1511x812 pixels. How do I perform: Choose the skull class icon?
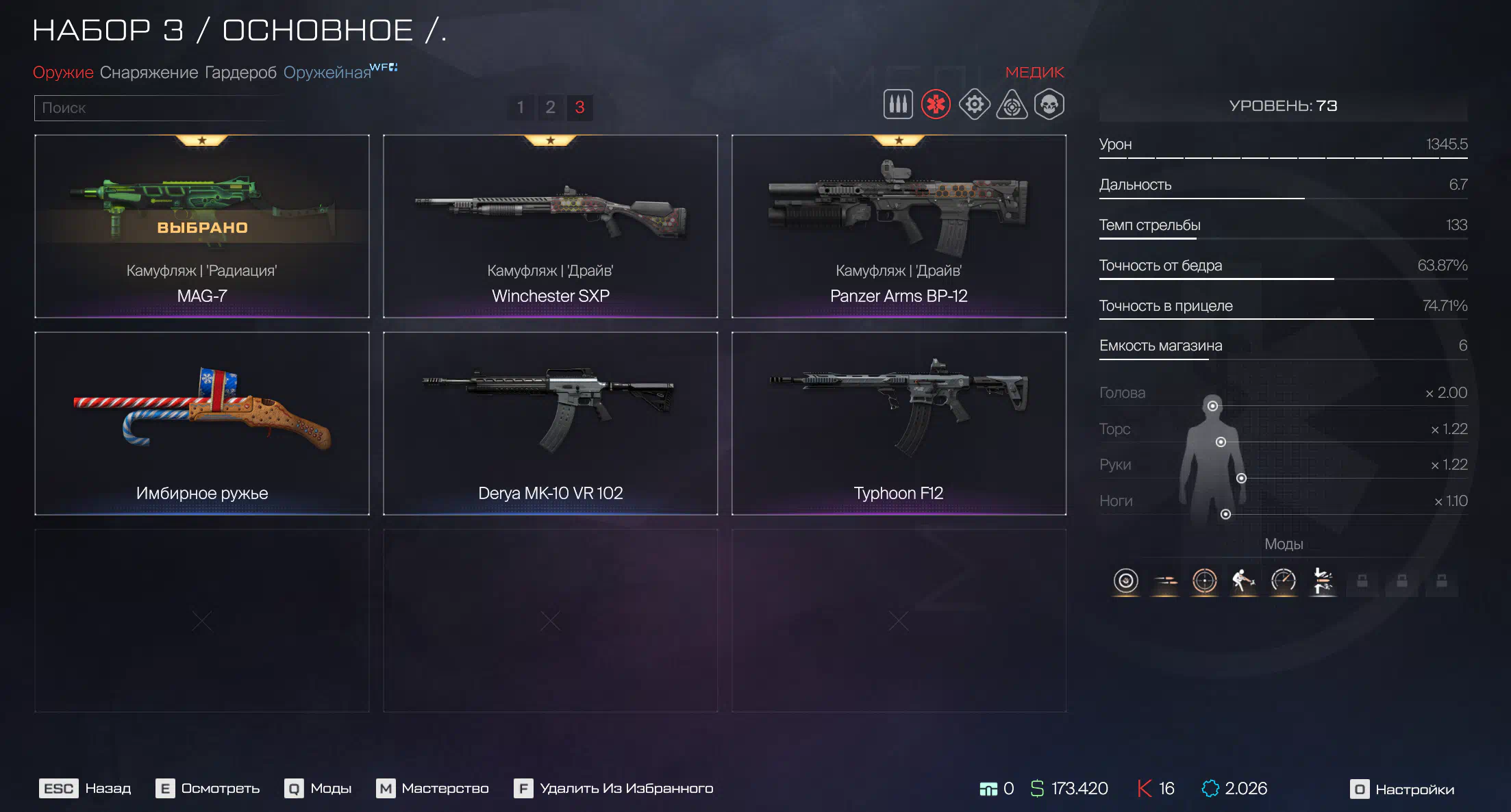(x=1049, y=105)
